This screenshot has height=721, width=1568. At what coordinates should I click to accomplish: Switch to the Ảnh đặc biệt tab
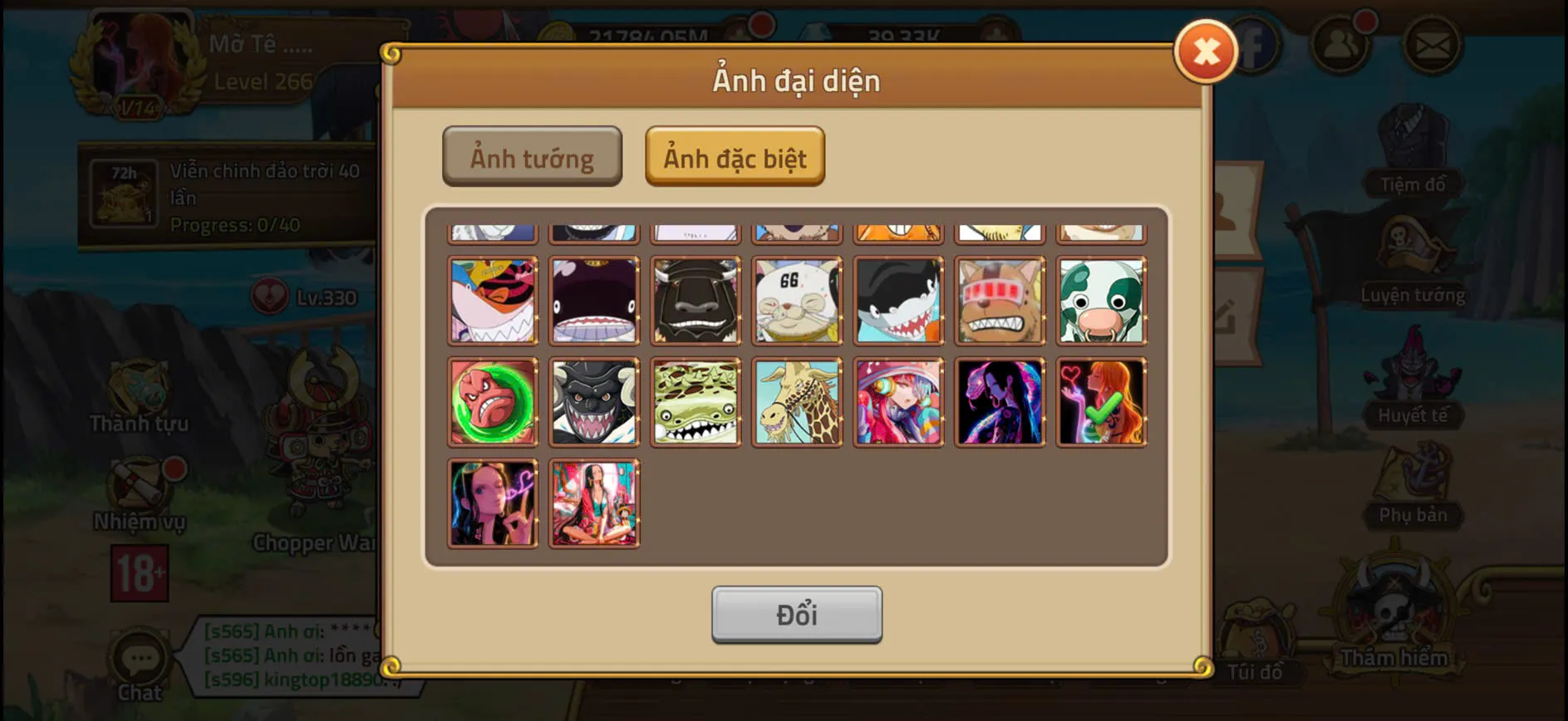coord(735,157)
